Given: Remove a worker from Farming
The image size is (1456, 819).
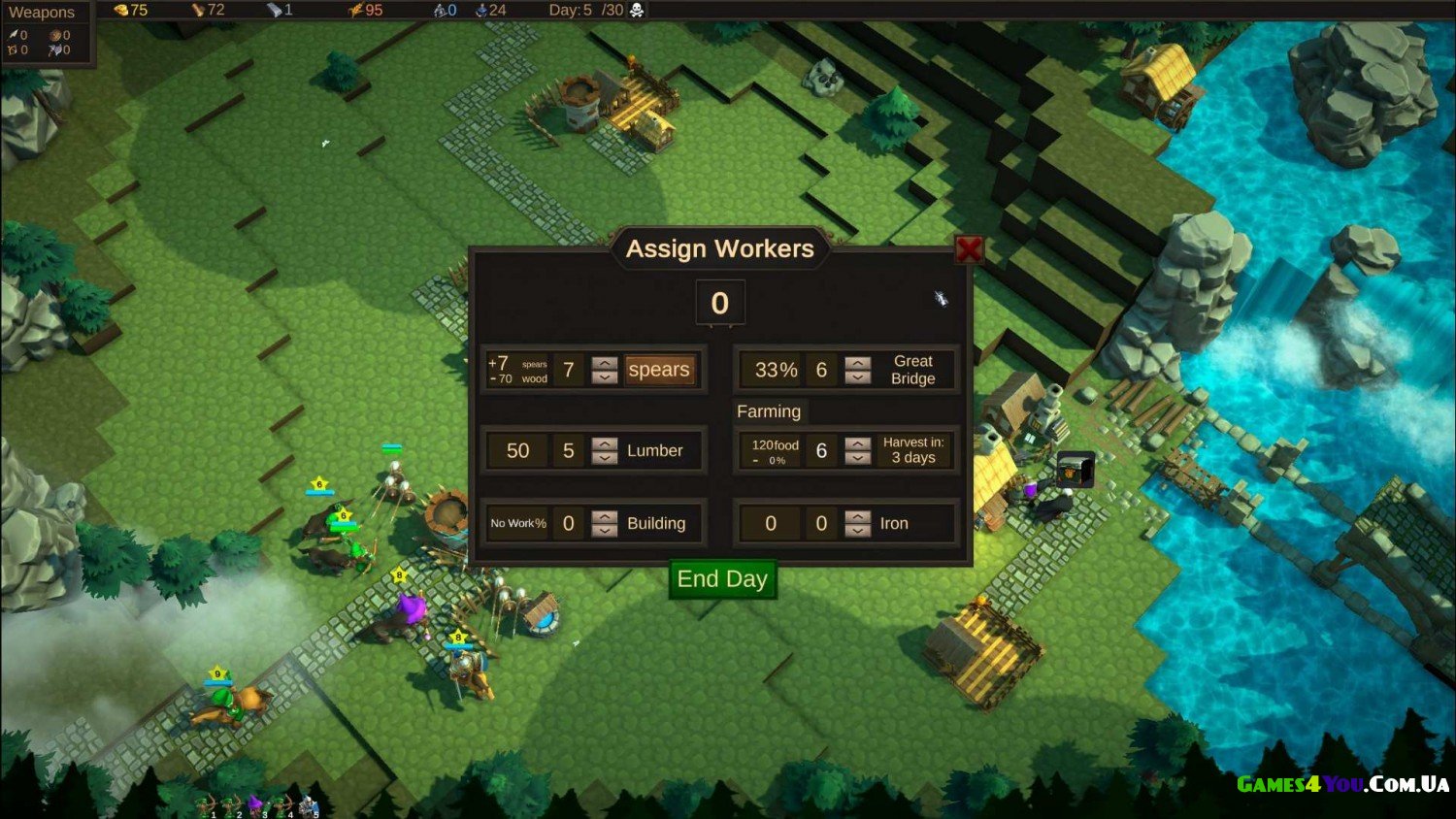Looking at the screenshot, I should click(x=858, y=458).
